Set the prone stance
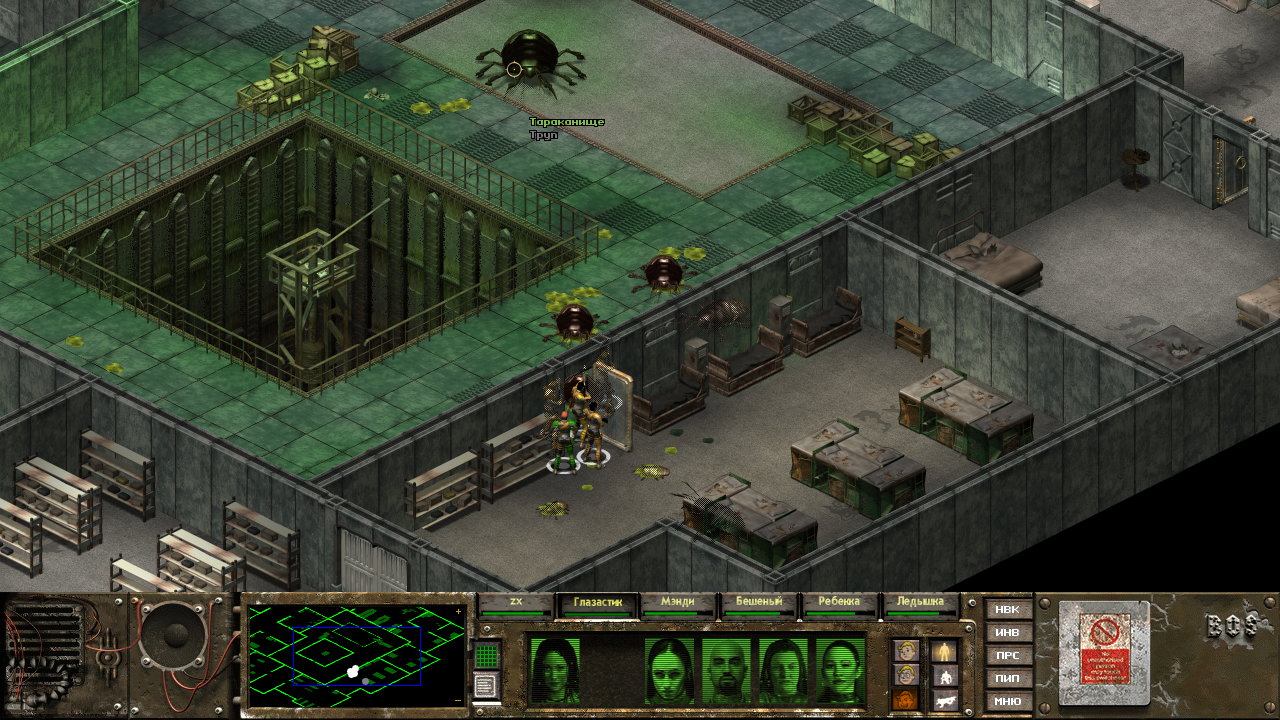This screenshot has width=1280, height=720. pyautogui.click(x=944, y=699)
